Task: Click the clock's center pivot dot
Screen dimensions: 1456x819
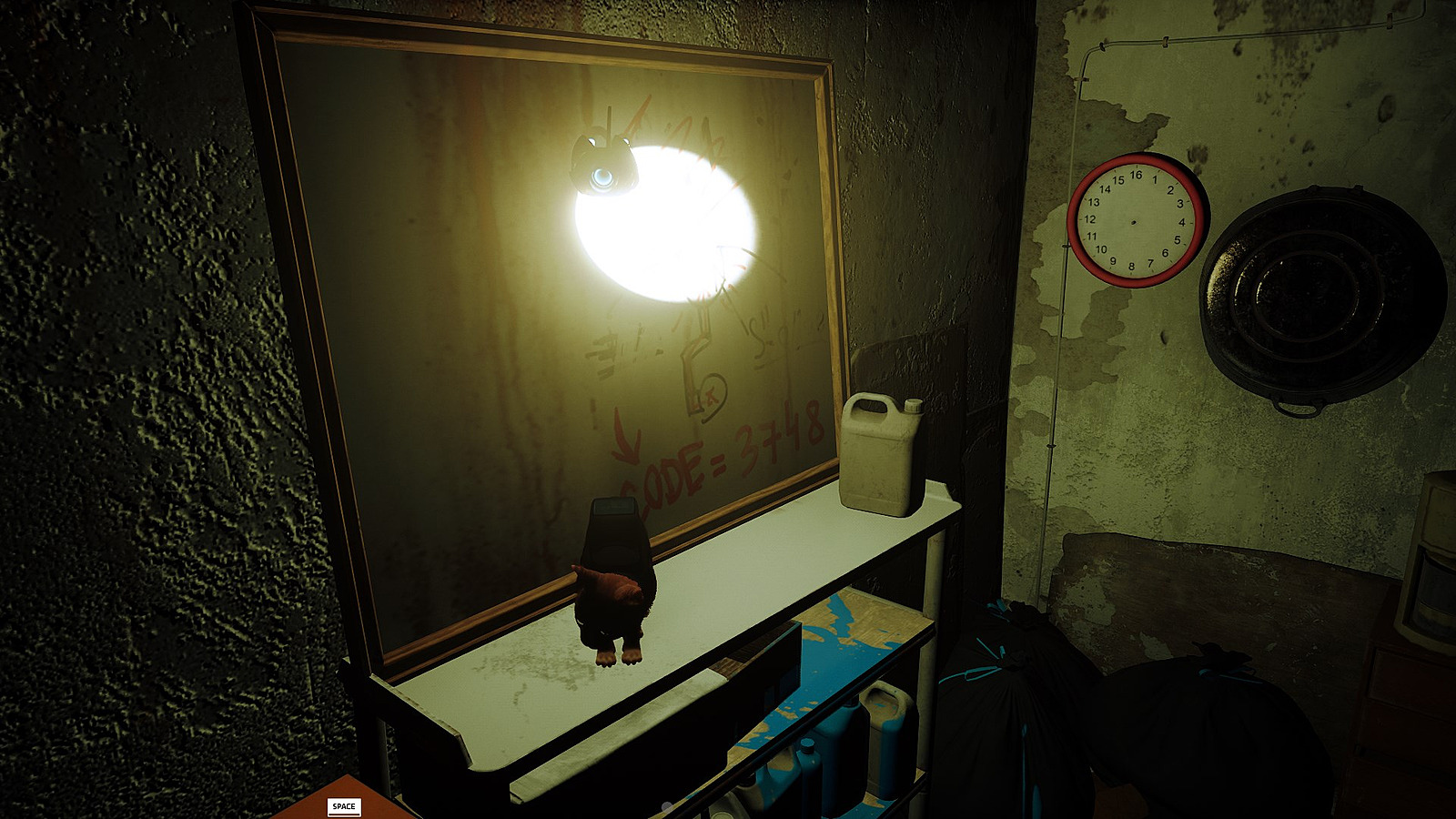Action: click(x=1134, y=222)
